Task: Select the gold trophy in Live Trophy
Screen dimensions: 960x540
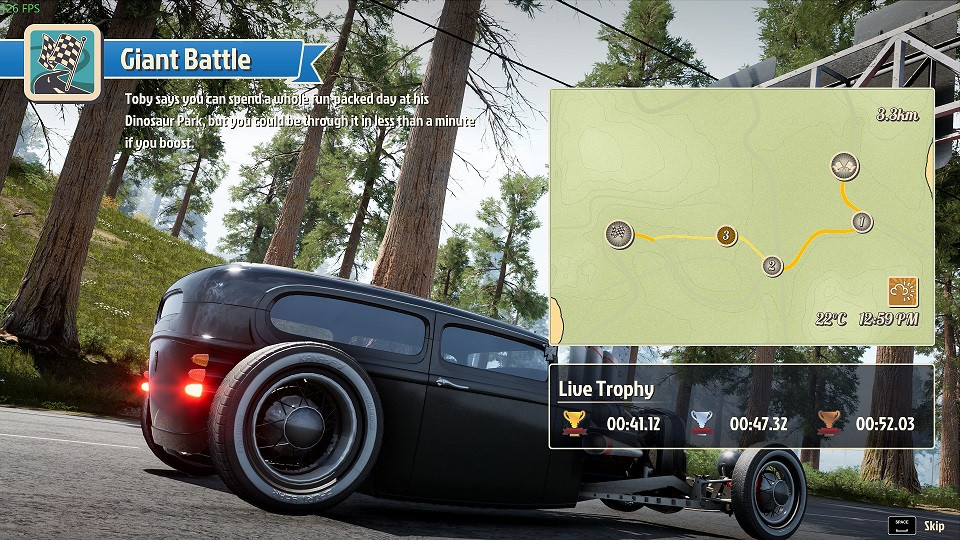Action: pos(573,423)
